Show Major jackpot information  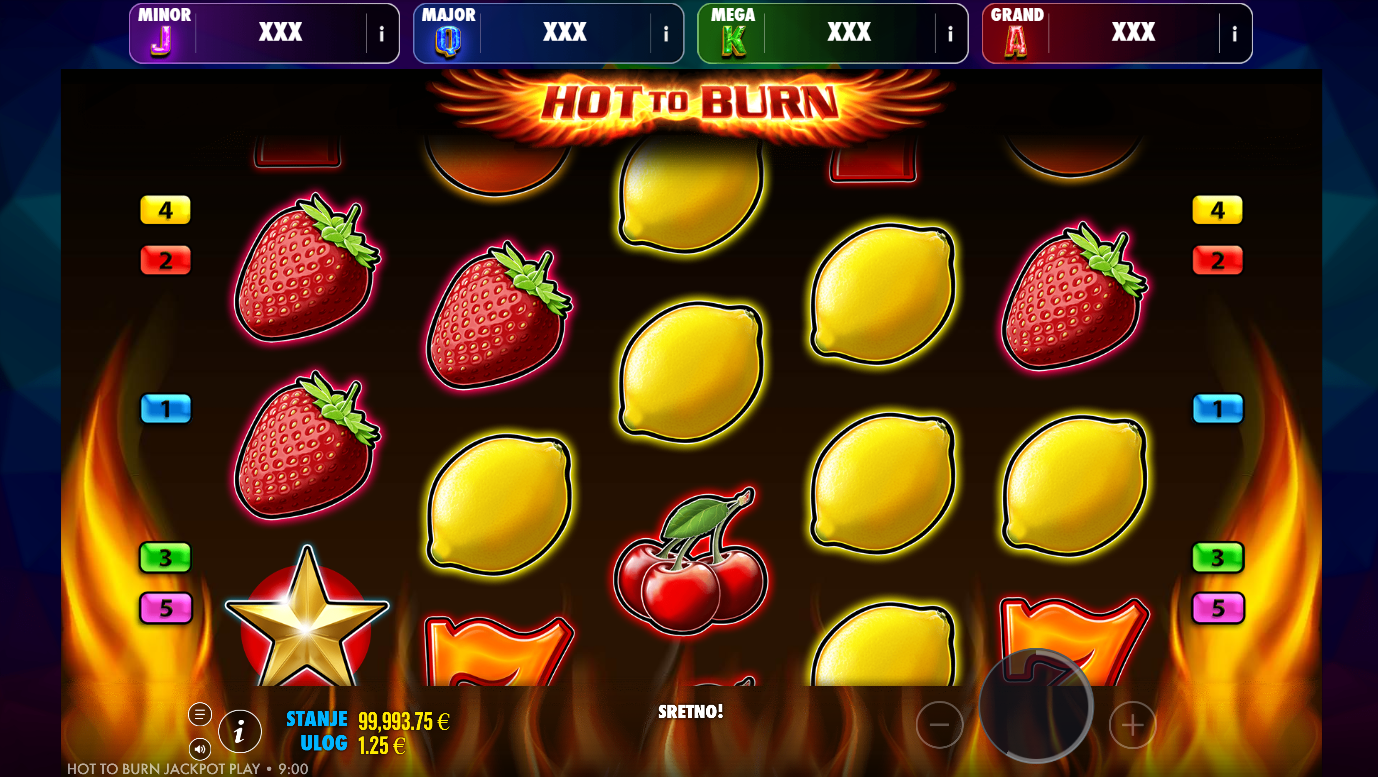coord(666,34)
